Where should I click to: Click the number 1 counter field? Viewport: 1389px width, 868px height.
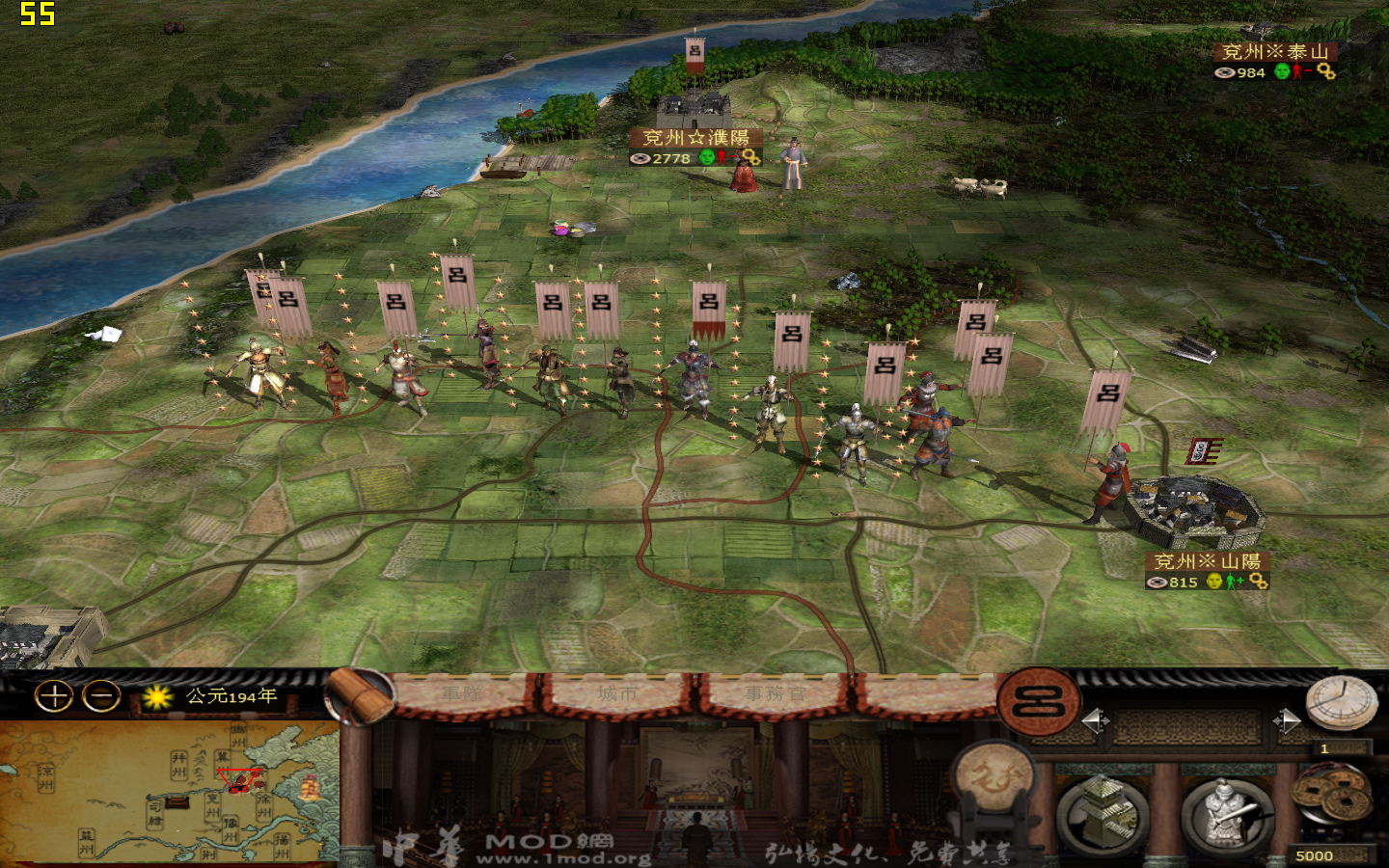click(x=1343, y=748)
